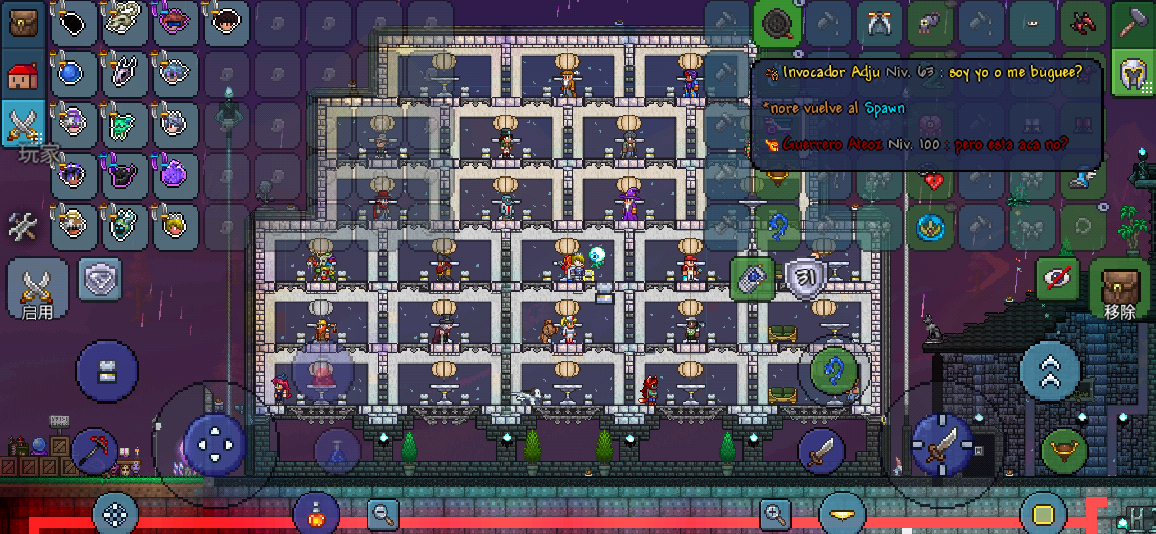Switch to the housing tab

pos(22,74)
